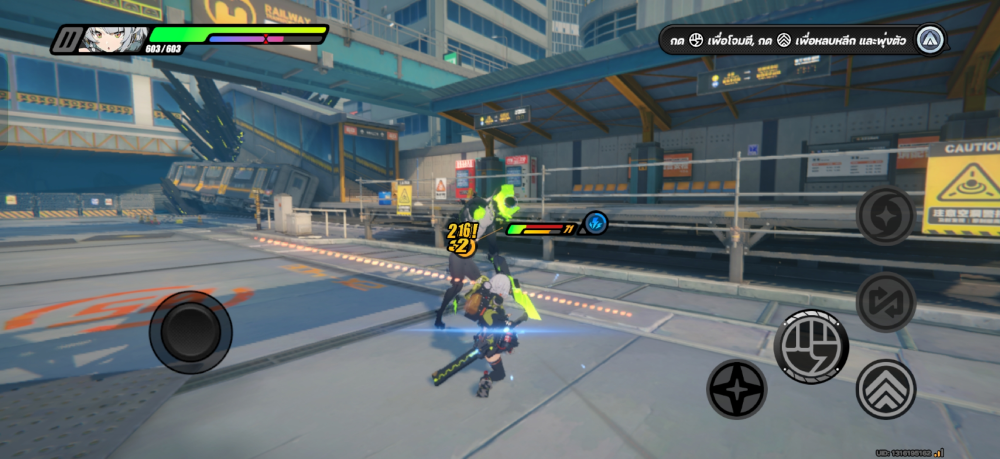Activate the double-chevron dodge button
Screen dimensions: 1000x459
(886, 389)
